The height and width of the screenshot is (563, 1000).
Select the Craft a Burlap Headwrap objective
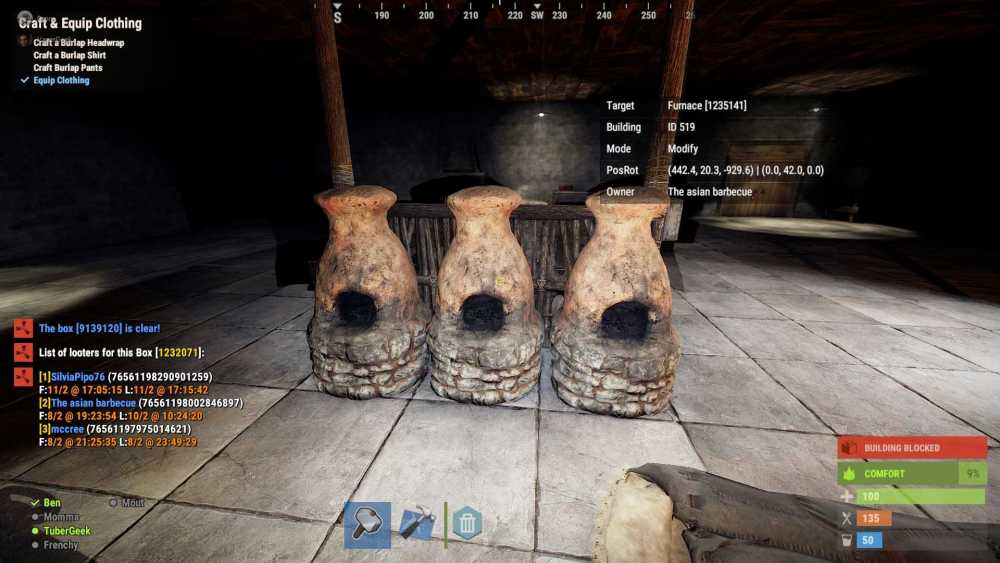pyautogui.click(x=79, y=43)
